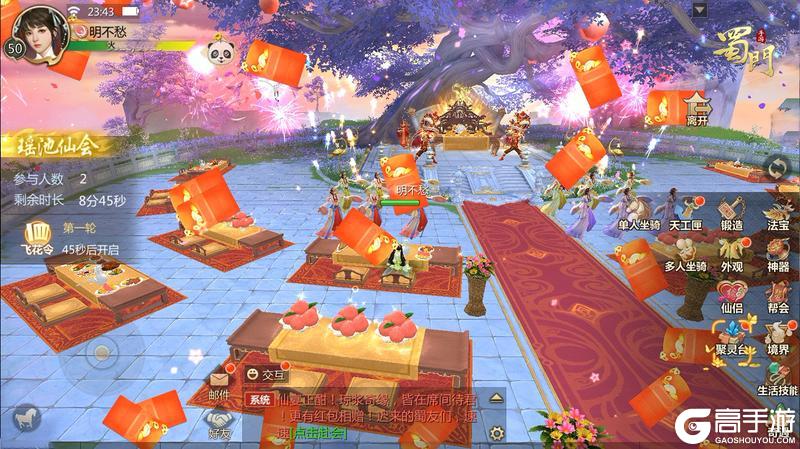Open chat settings gear icon
This screenshot has width=800, height=449.
[496, 432]
